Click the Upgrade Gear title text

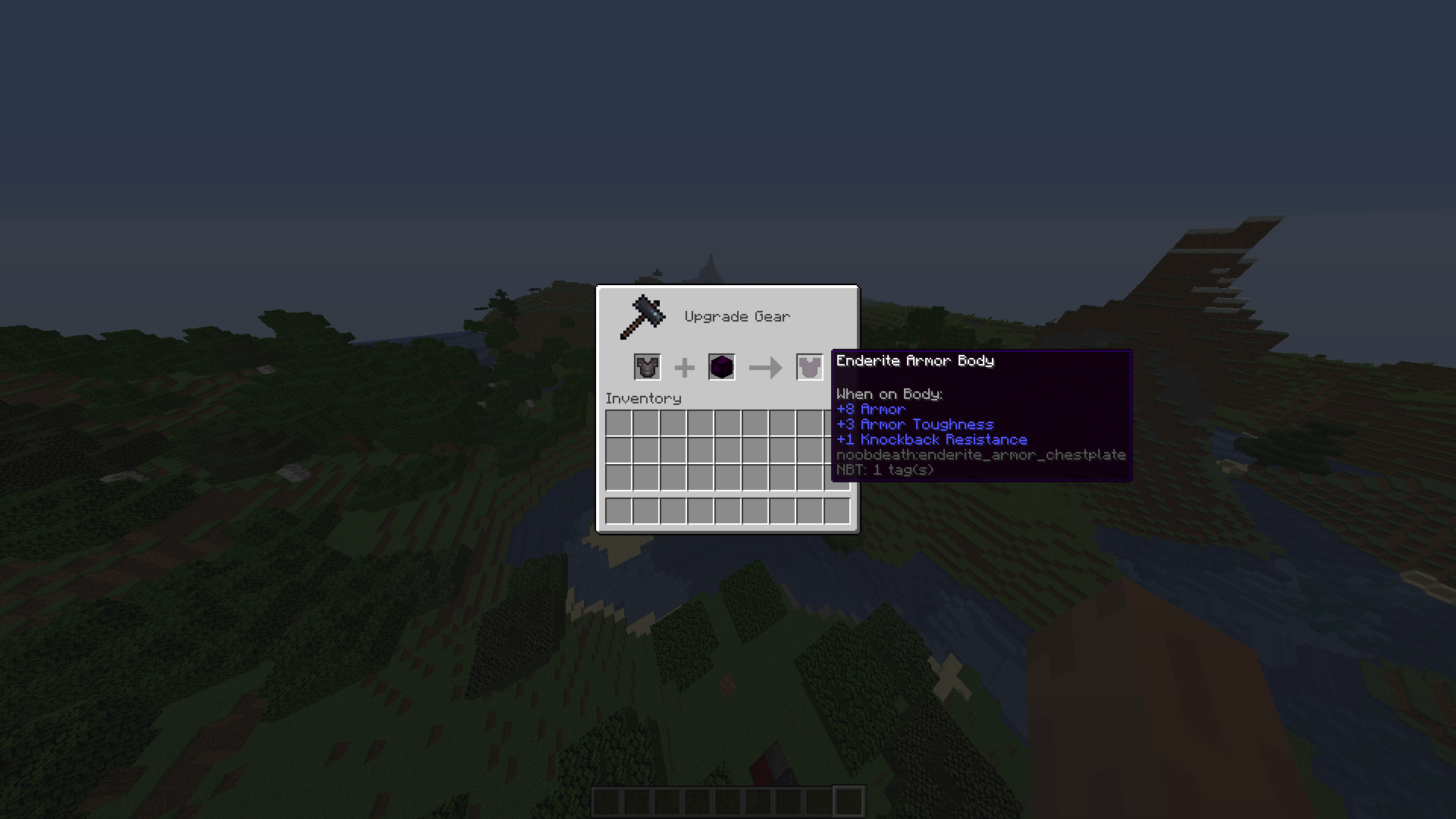point(736,316)
